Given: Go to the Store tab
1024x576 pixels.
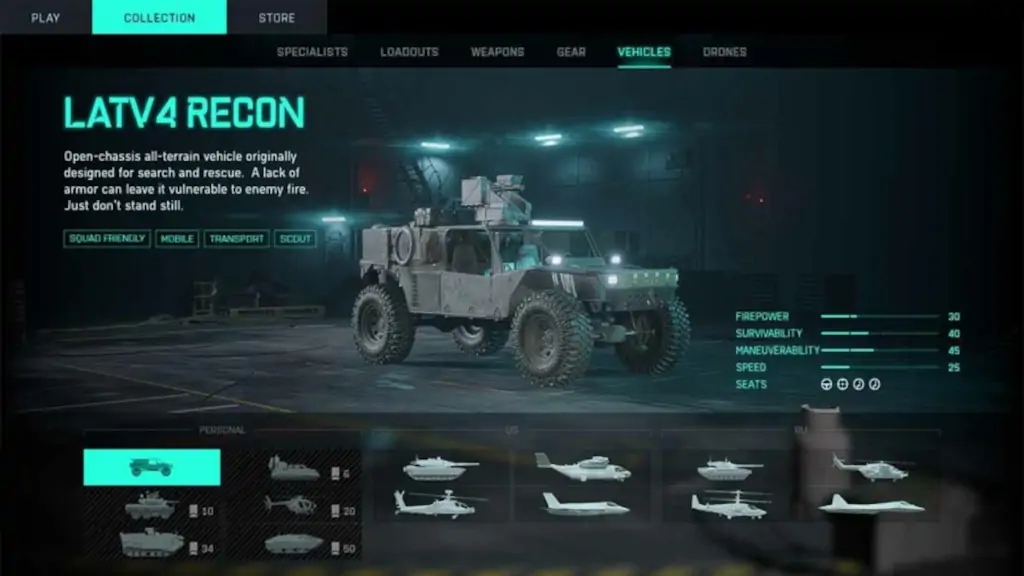Looking at the screenshot, I should [x=276, y=17].
